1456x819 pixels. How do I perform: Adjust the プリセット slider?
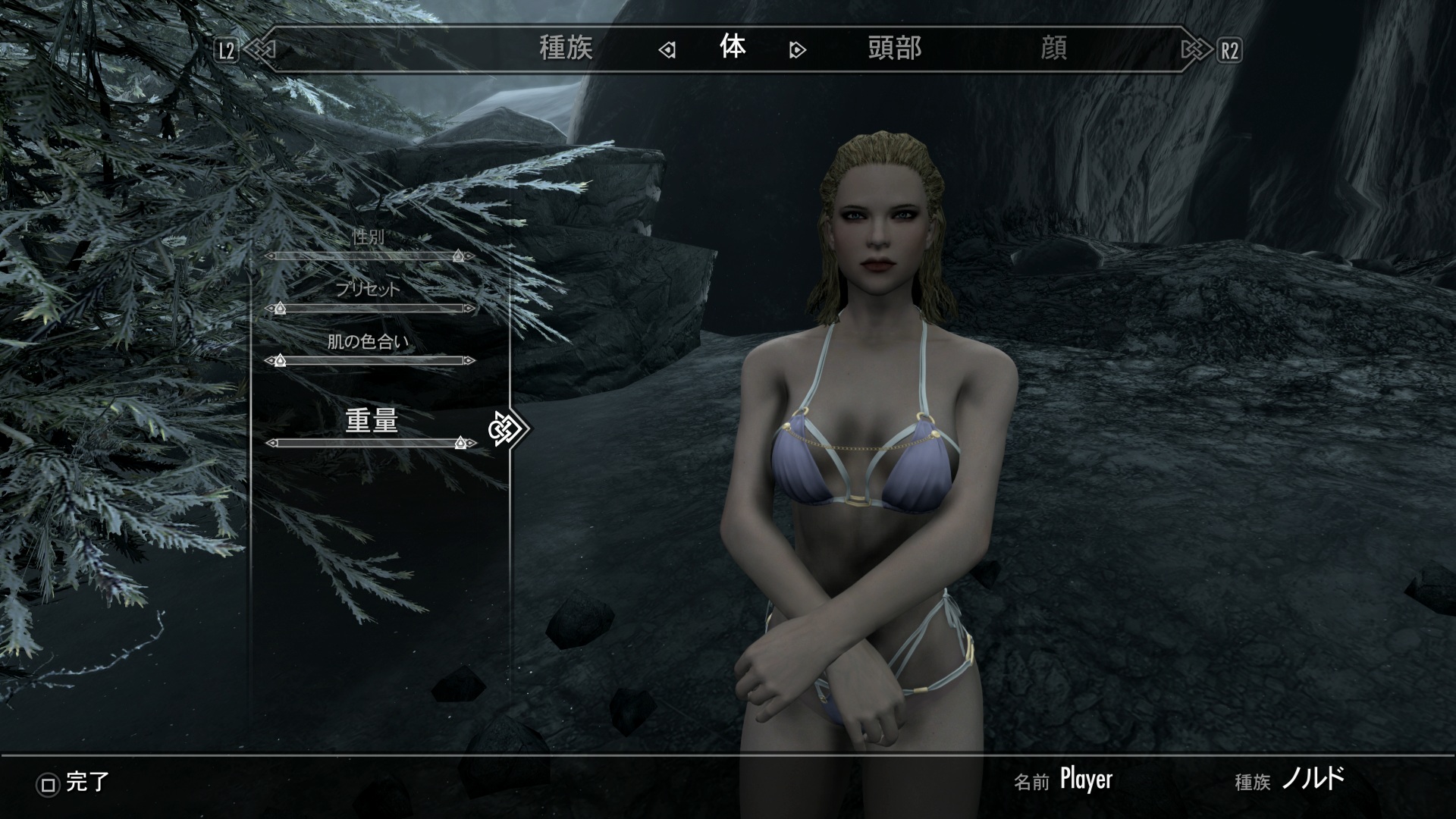click(x=370, y=309)
